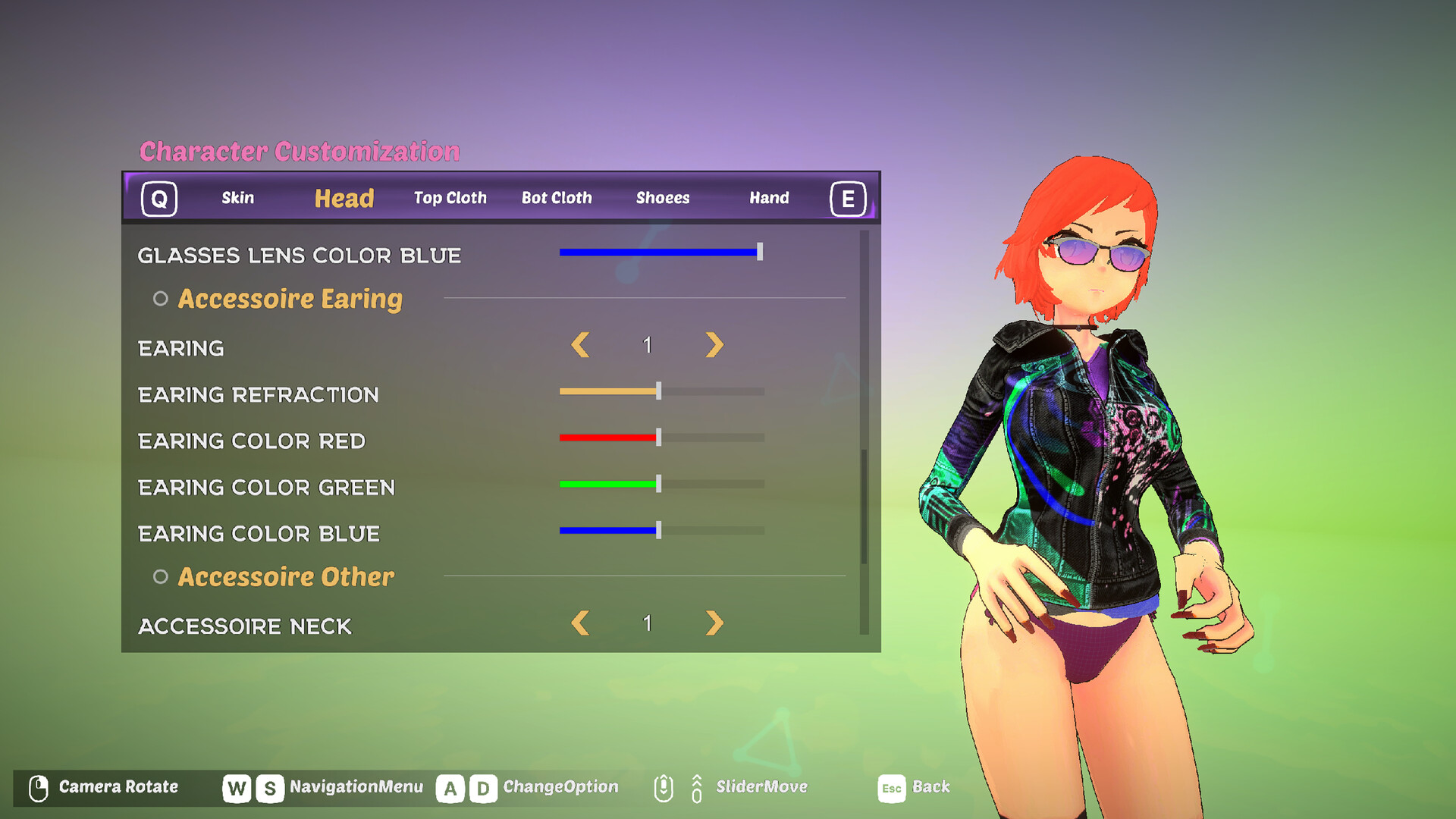
Task: Select the Hand customization tab
Action: (x=770, y=197)
